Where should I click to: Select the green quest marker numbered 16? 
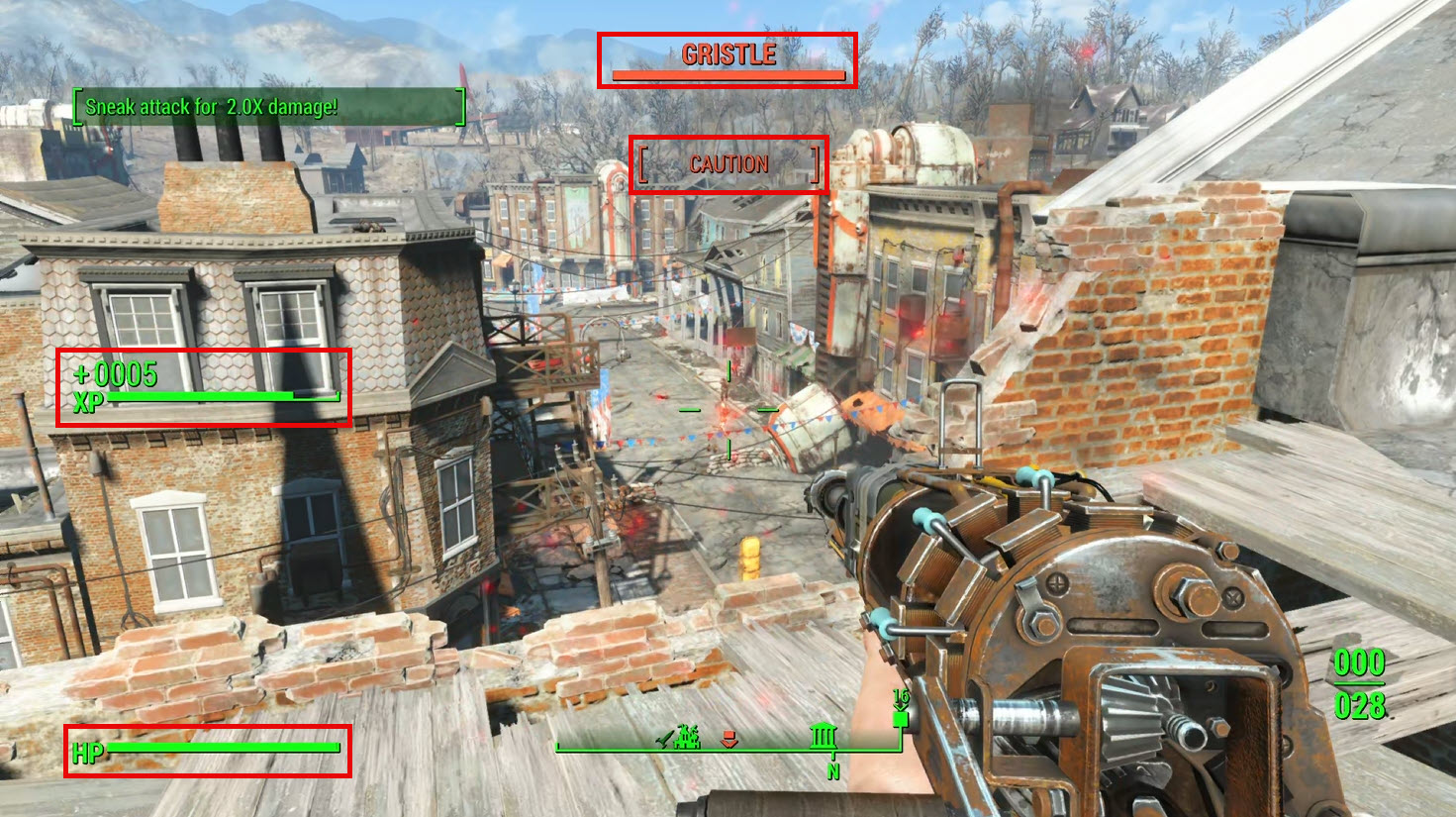pos(900,717)
